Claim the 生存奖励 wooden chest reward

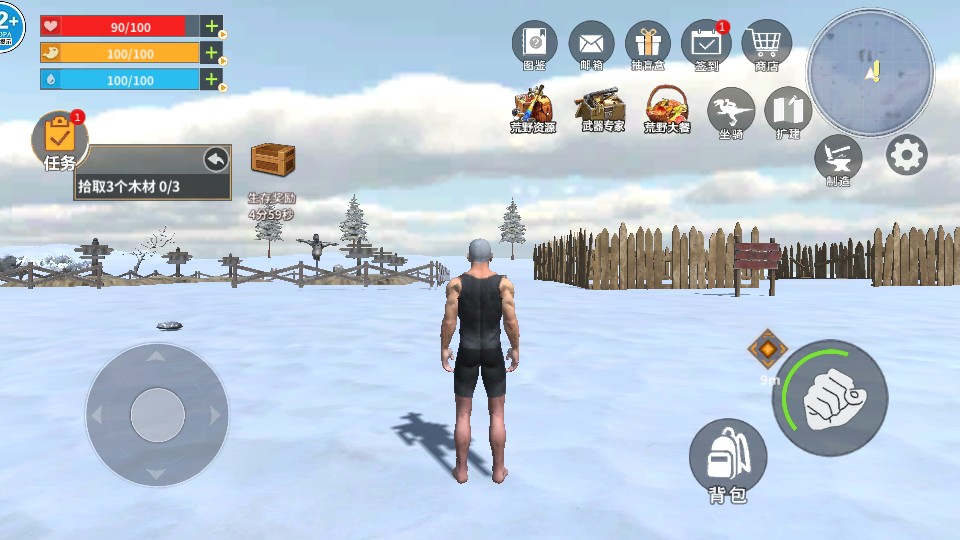[273, 161]
